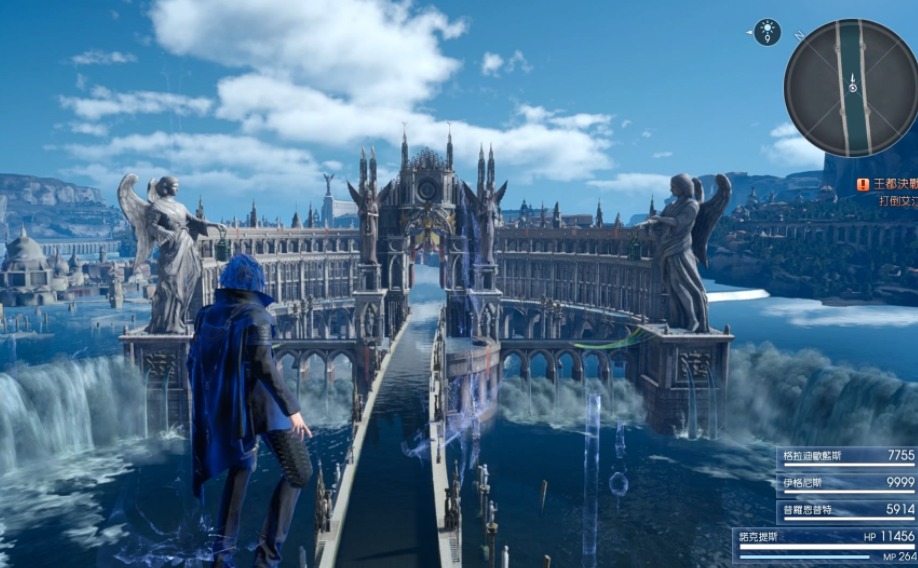Image resolution: width=918 pixels, height=568 pixels.
Task: Select party member 格拉迪歐藍斯 panel
Action: point(846,456)
